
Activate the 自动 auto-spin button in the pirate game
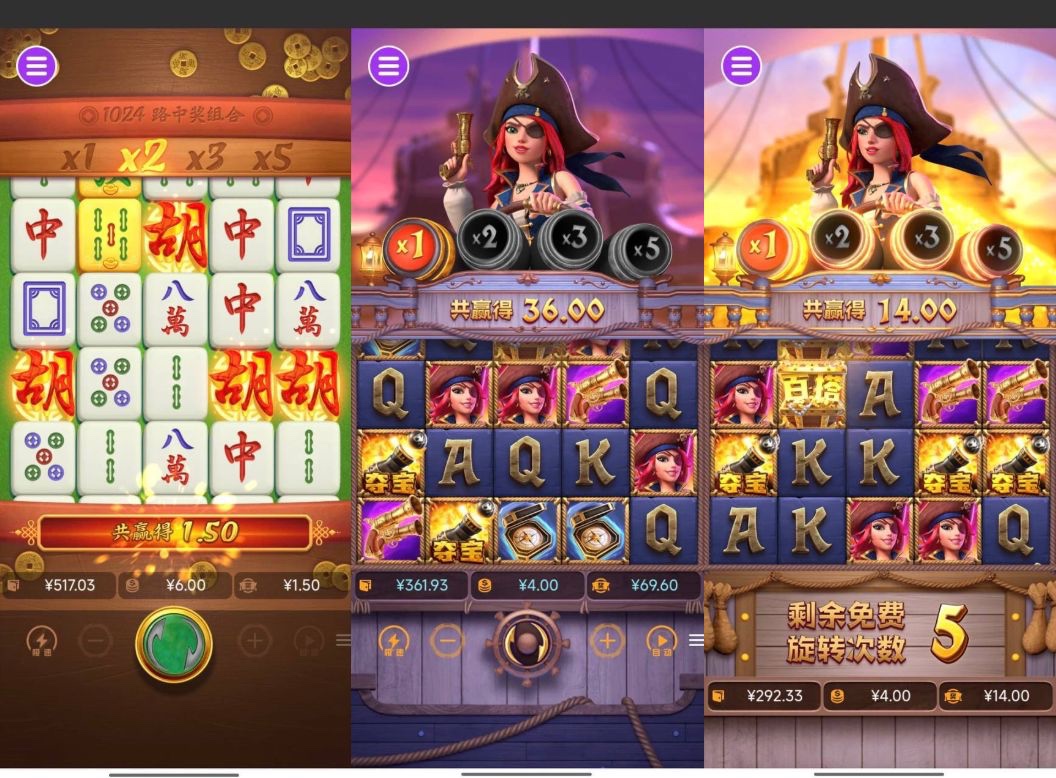click(x=661, y=641)
